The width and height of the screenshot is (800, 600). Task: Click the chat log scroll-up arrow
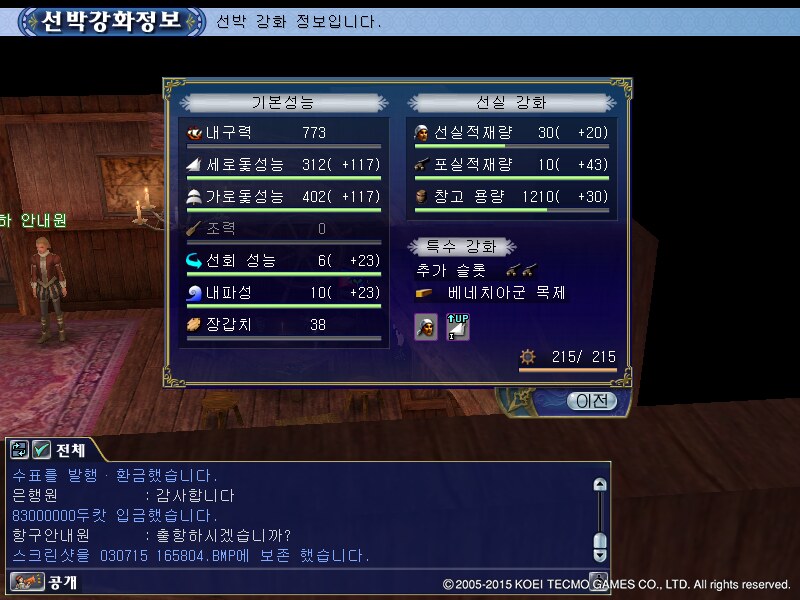[600, 485]
